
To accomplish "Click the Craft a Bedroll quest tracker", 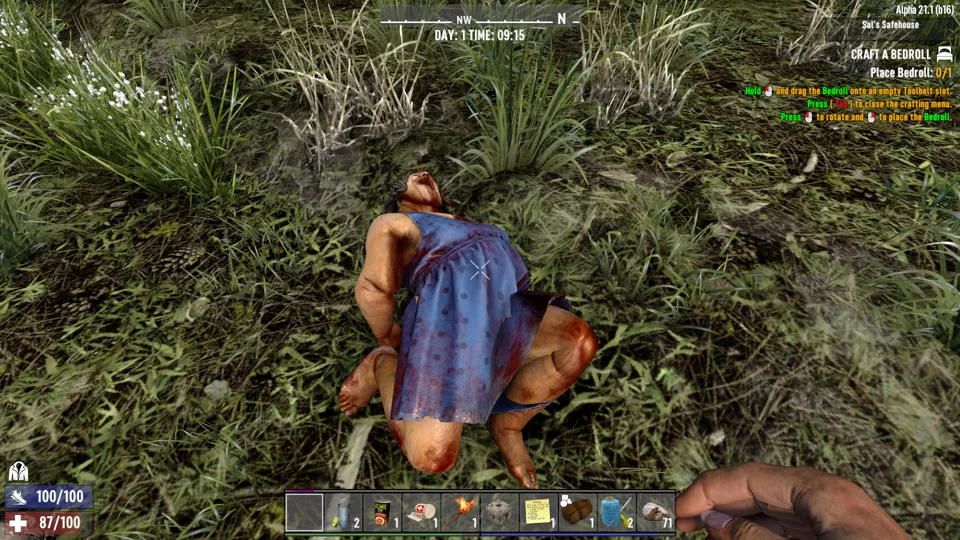I will 890,54.
